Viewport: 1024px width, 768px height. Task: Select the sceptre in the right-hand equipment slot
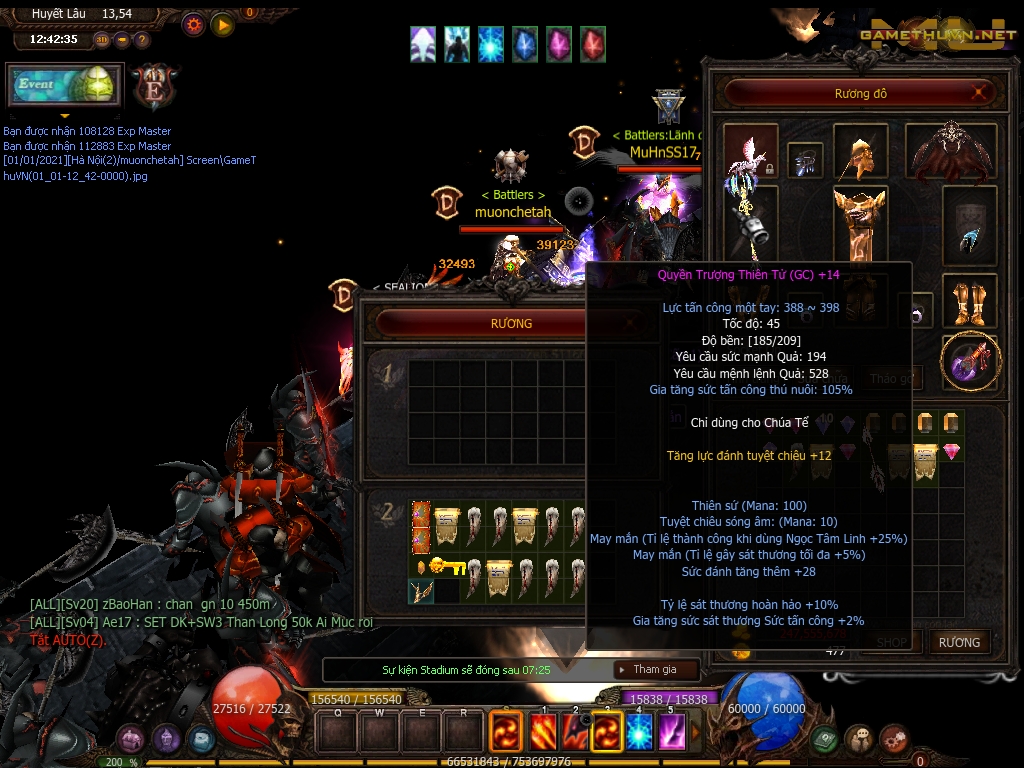click(969, 362)
